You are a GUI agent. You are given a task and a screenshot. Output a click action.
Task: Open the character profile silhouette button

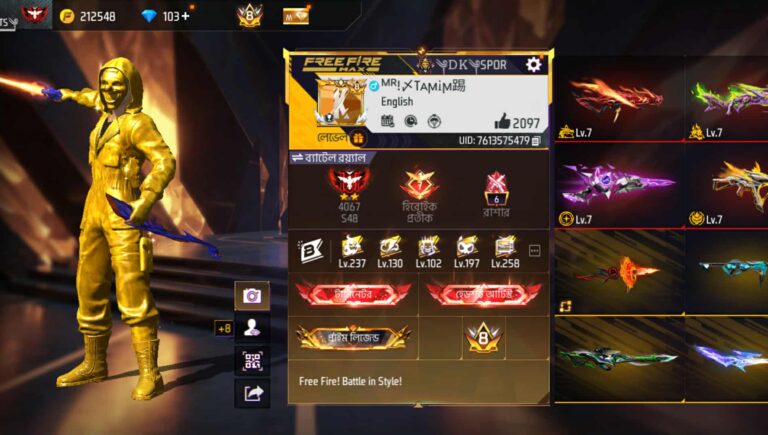tap(252, 327)
